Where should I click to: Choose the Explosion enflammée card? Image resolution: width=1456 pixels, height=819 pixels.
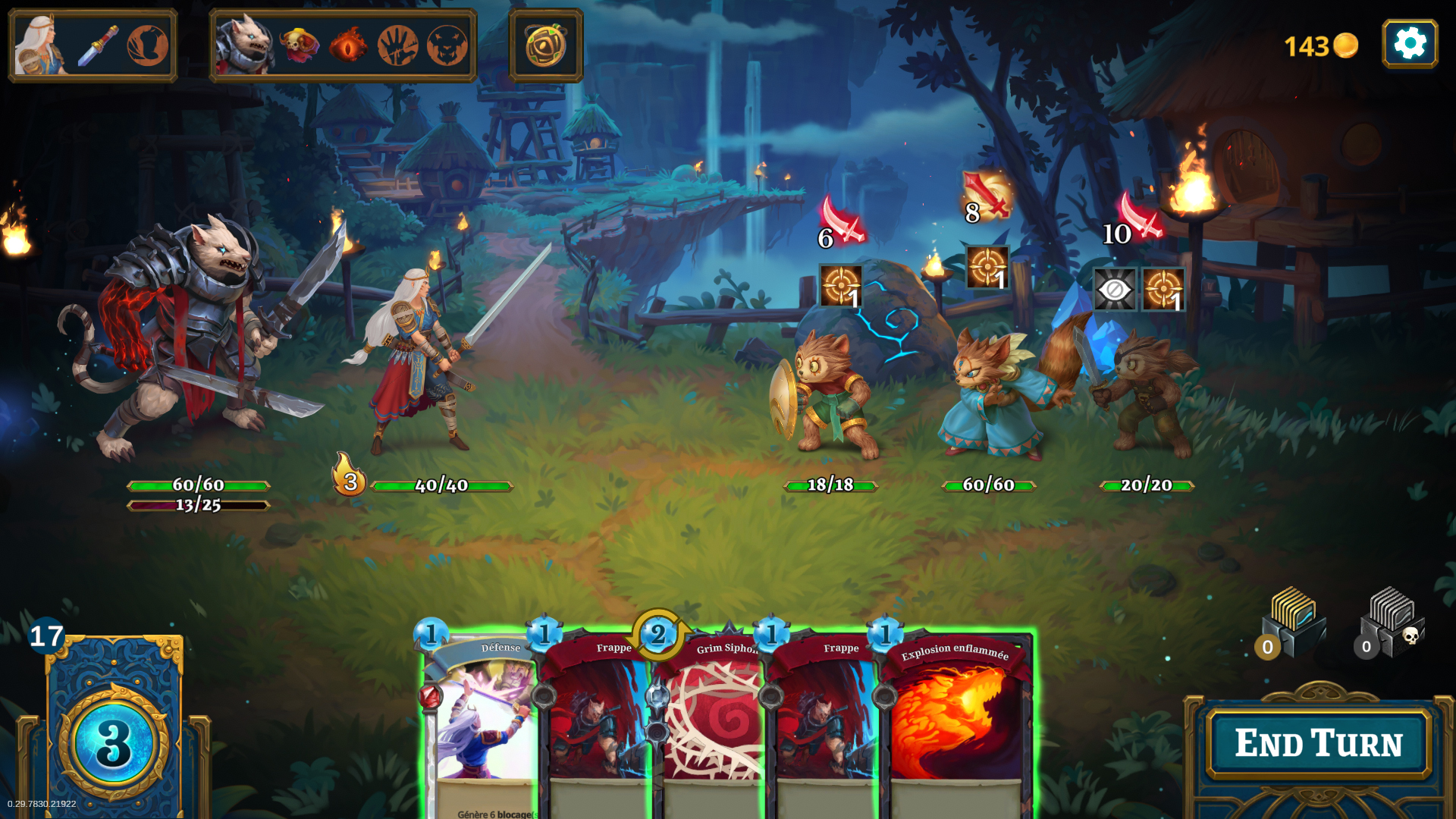click(x=955, y=720)
